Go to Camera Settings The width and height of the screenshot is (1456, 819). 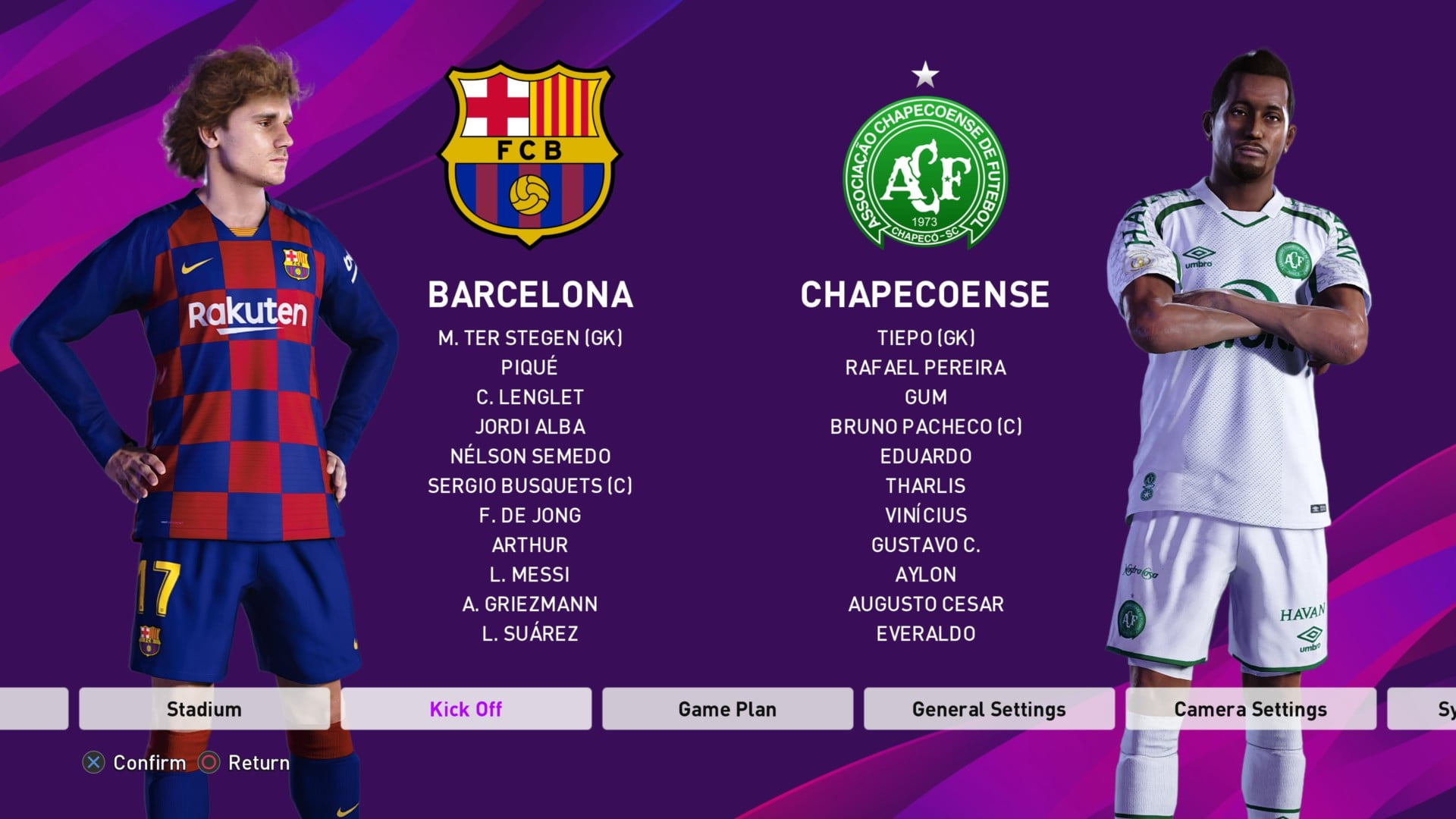[1250, 709]
